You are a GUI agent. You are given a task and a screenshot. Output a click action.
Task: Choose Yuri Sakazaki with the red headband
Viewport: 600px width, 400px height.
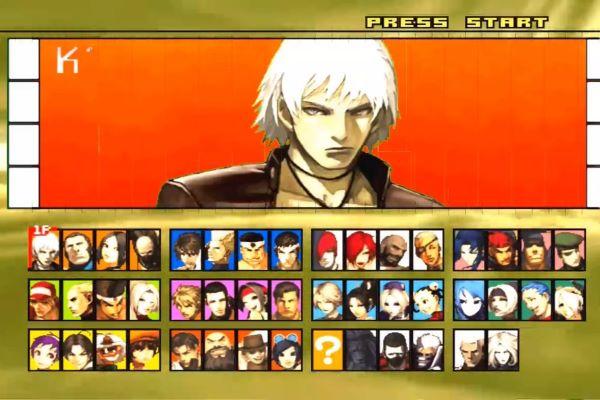(251, 299)
